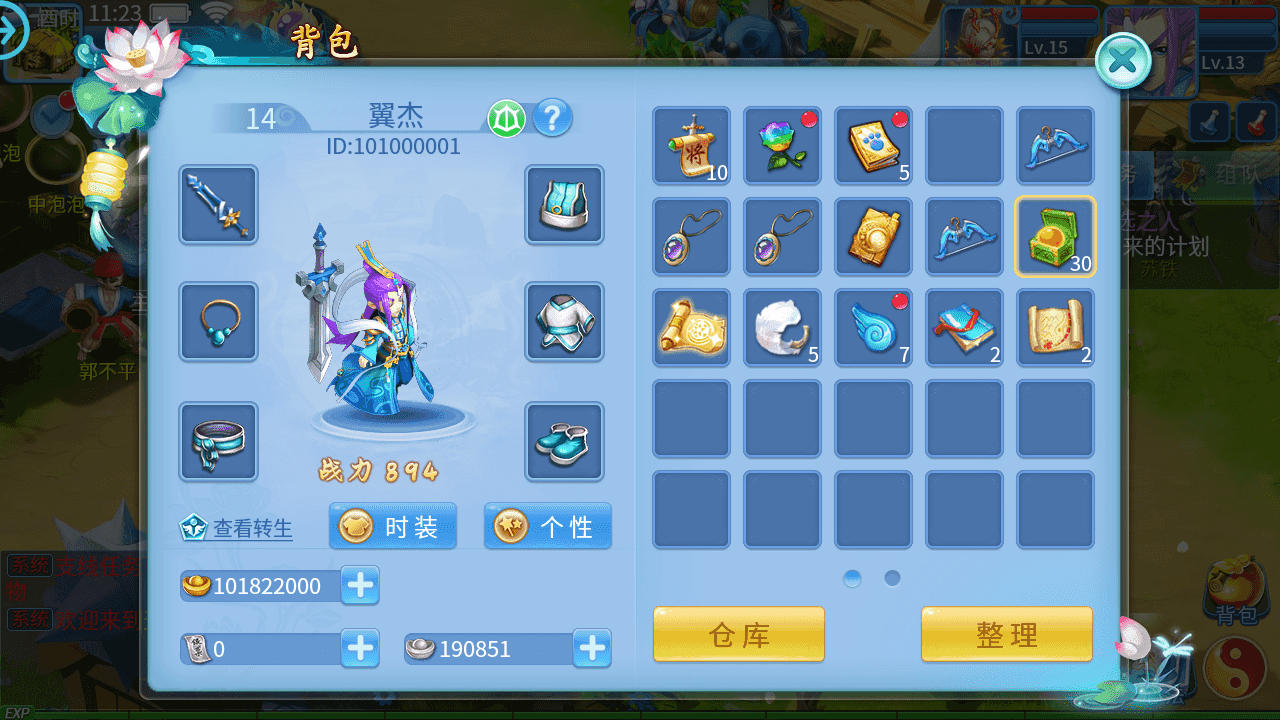The height and width of the screenshot is (720, 1280).
Task: Add silver currency with the plus button
Action: point(592,649)
